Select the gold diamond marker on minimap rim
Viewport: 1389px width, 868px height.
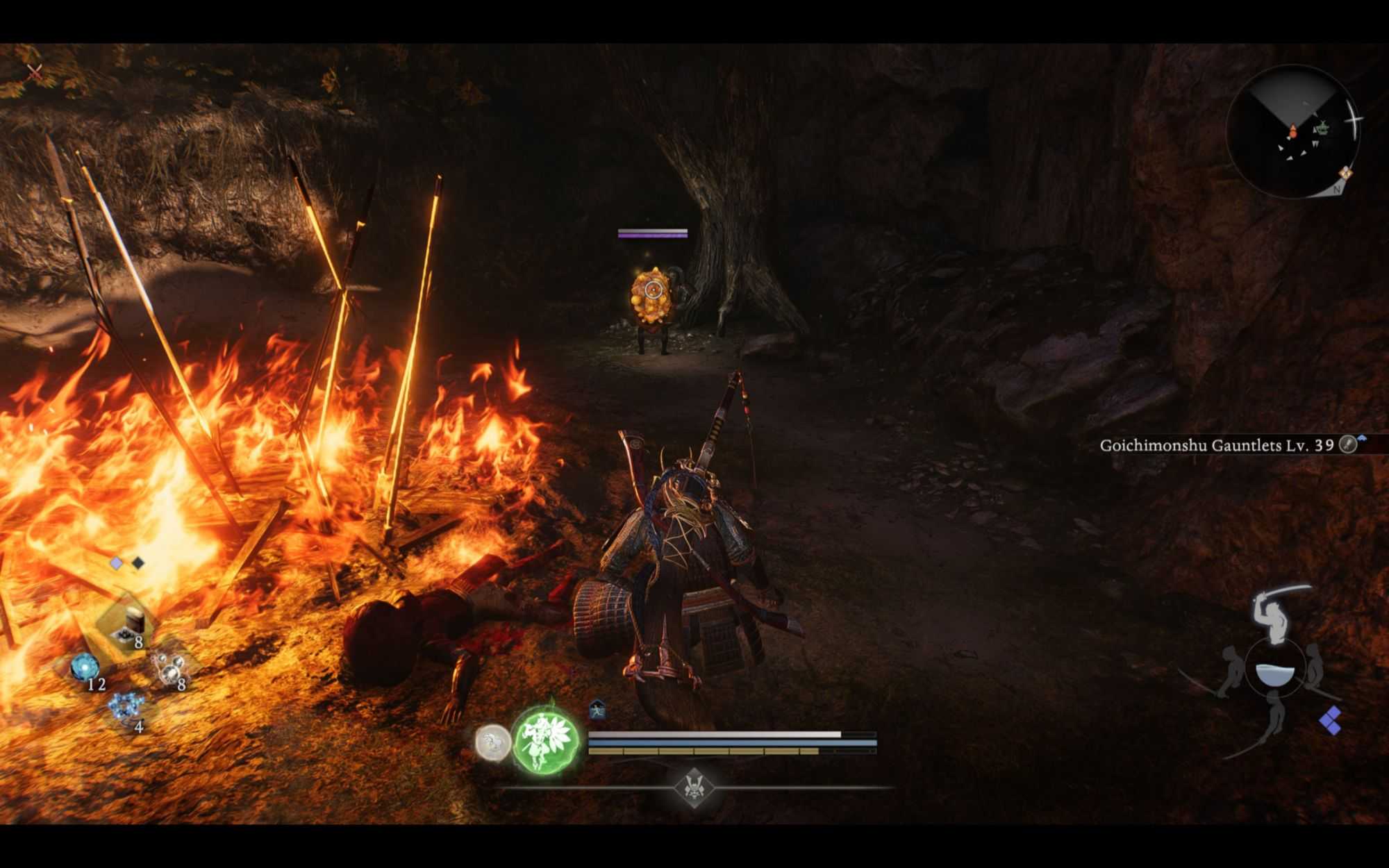point(1345,173)
